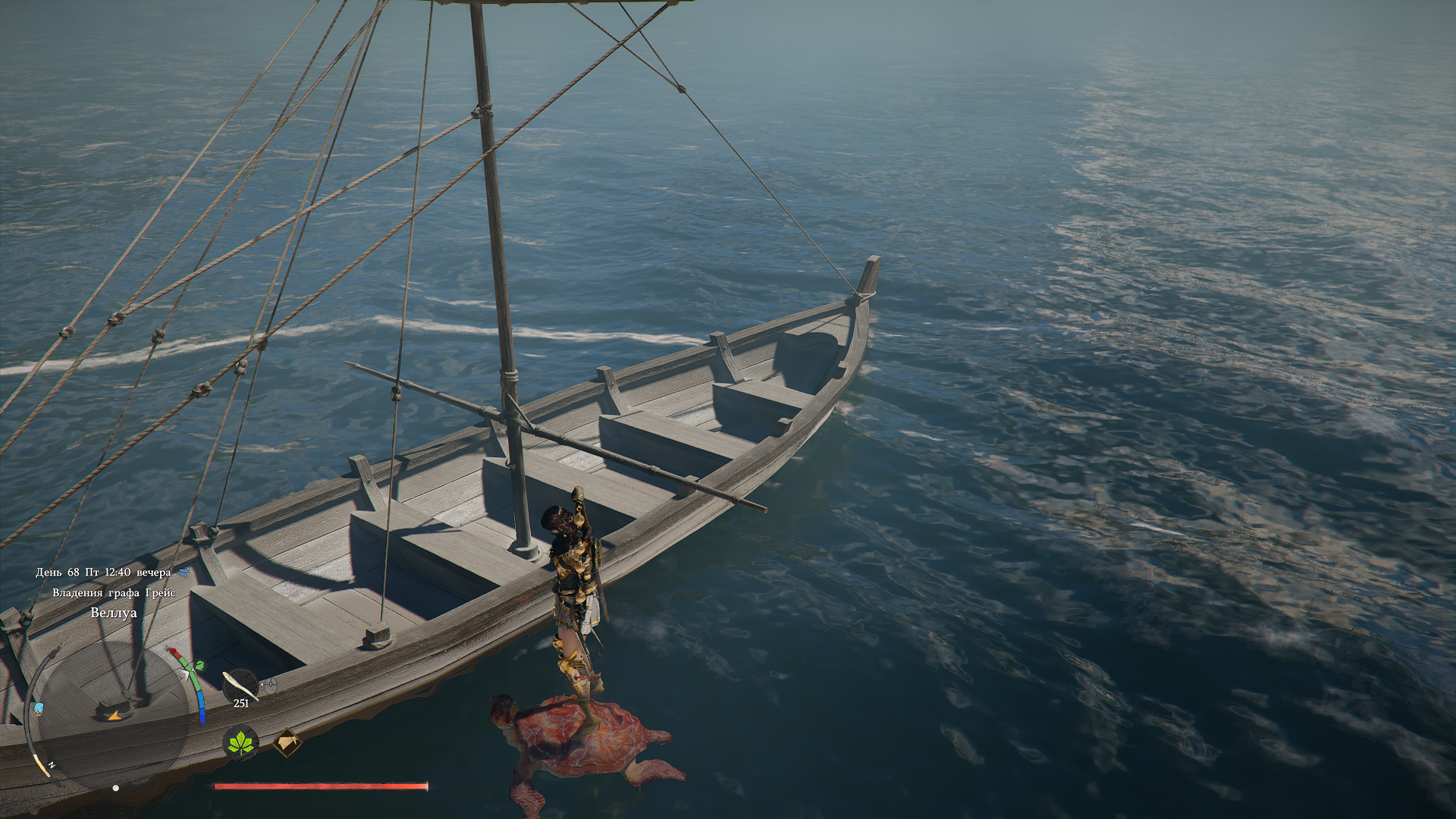Activate the green leaf skill icon

click(241, 743)
